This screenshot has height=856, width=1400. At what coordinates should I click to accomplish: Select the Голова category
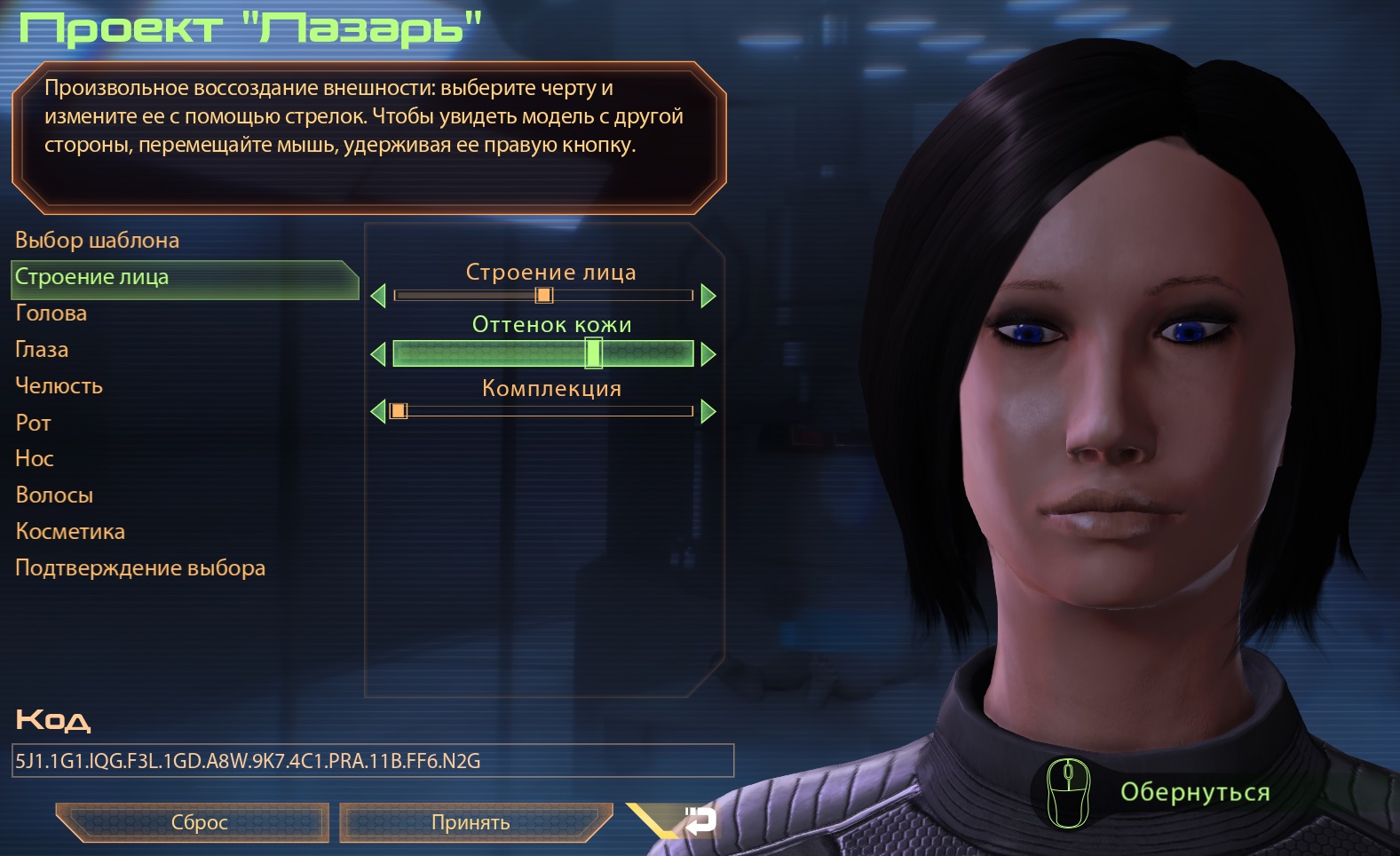[x=51, y=313]
